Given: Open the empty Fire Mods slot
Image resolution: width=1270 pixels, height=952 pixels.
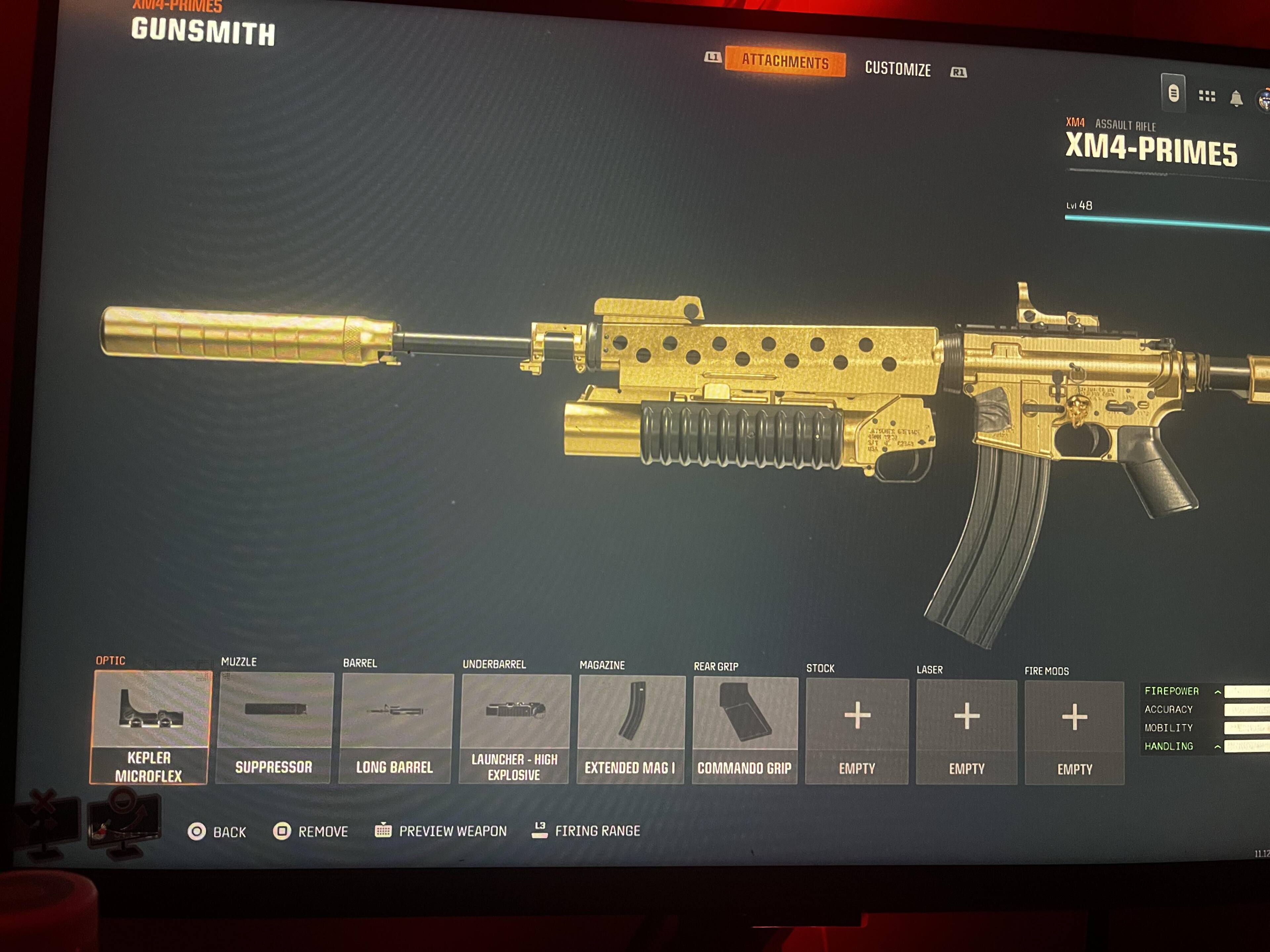Looking at the screenshot, I should coord(1074,734).
